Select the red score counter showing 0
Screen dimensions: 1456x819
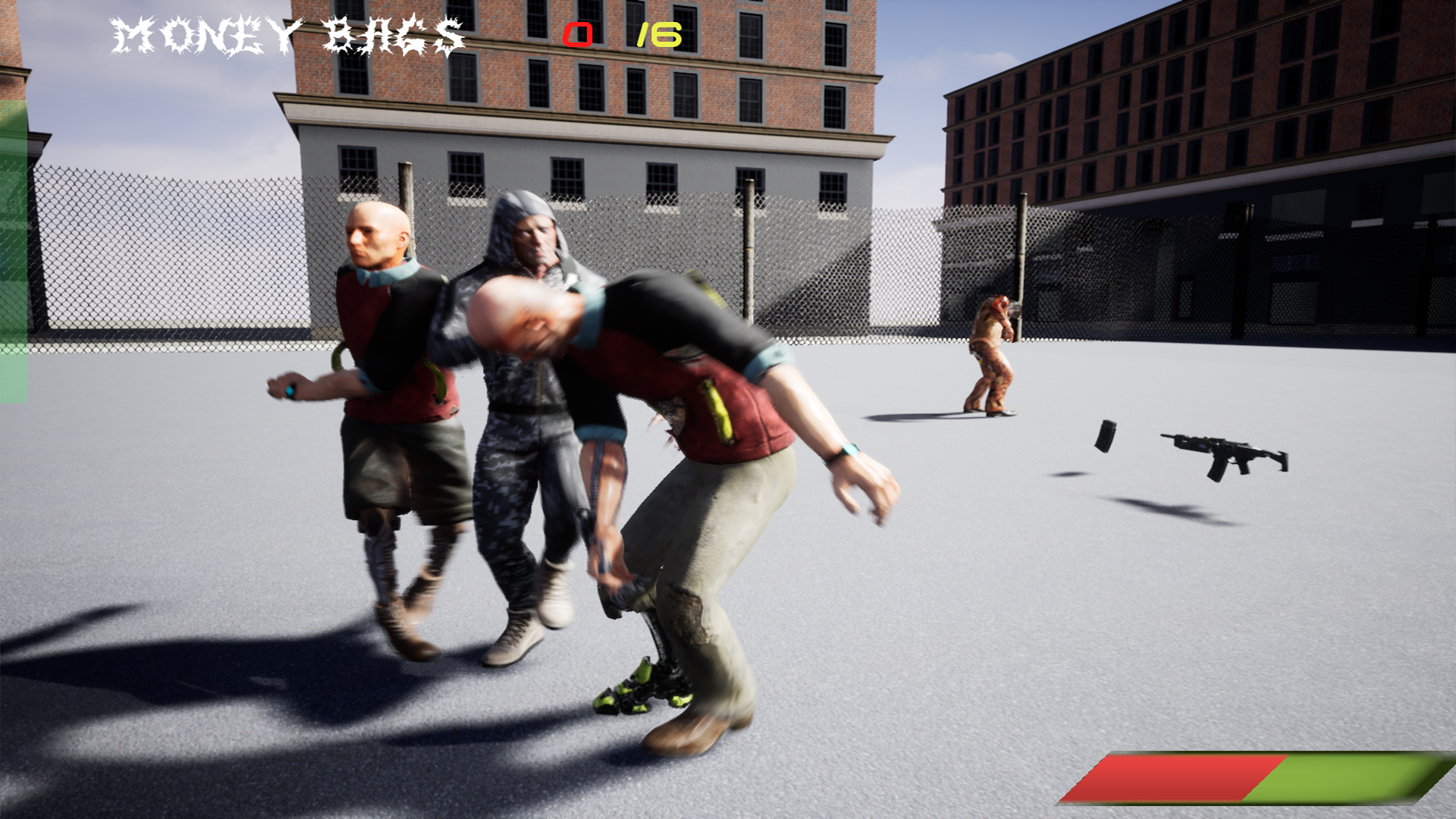579,33
